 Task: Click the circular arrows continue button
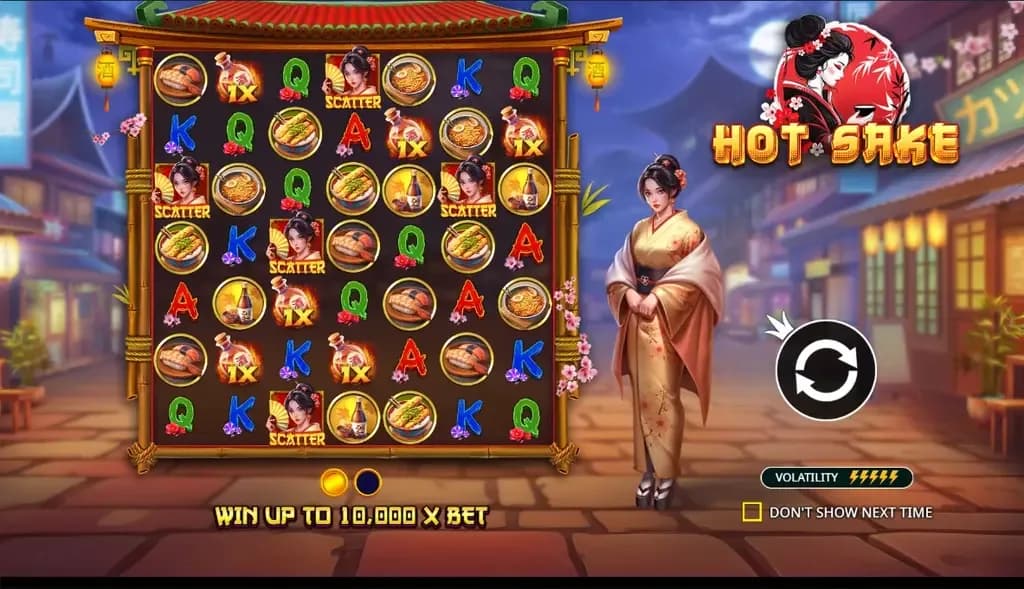coord(826,370)
